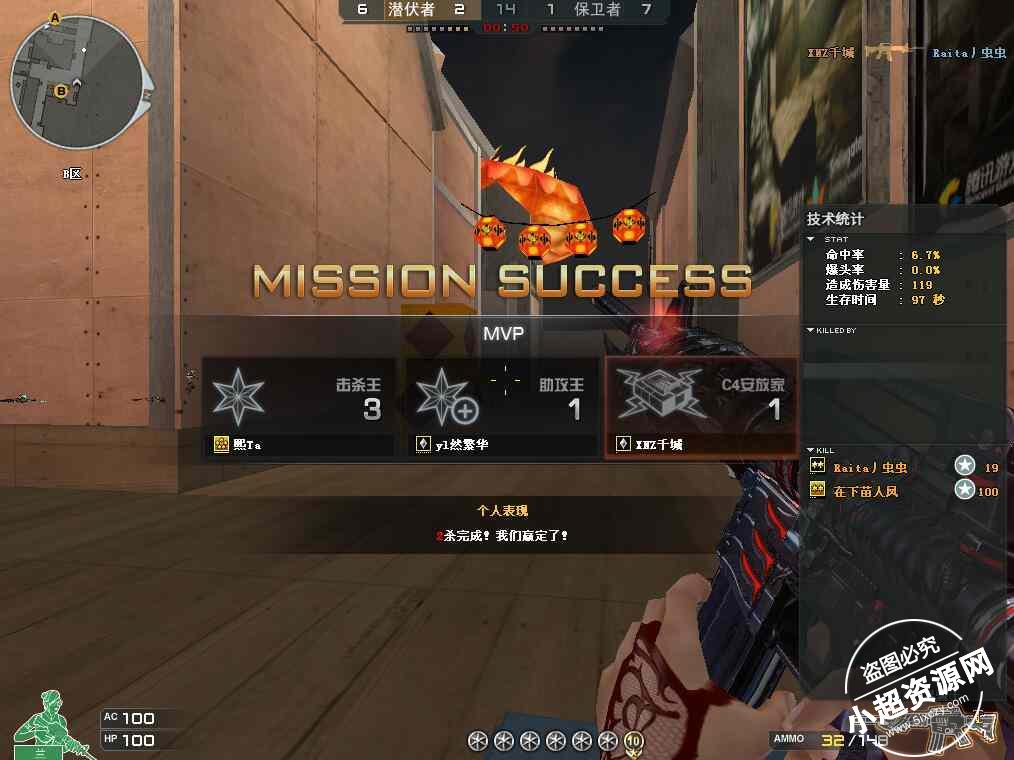Select the C4安放家 MVP card
This screenshot has height=760, width=1014.
701,407
